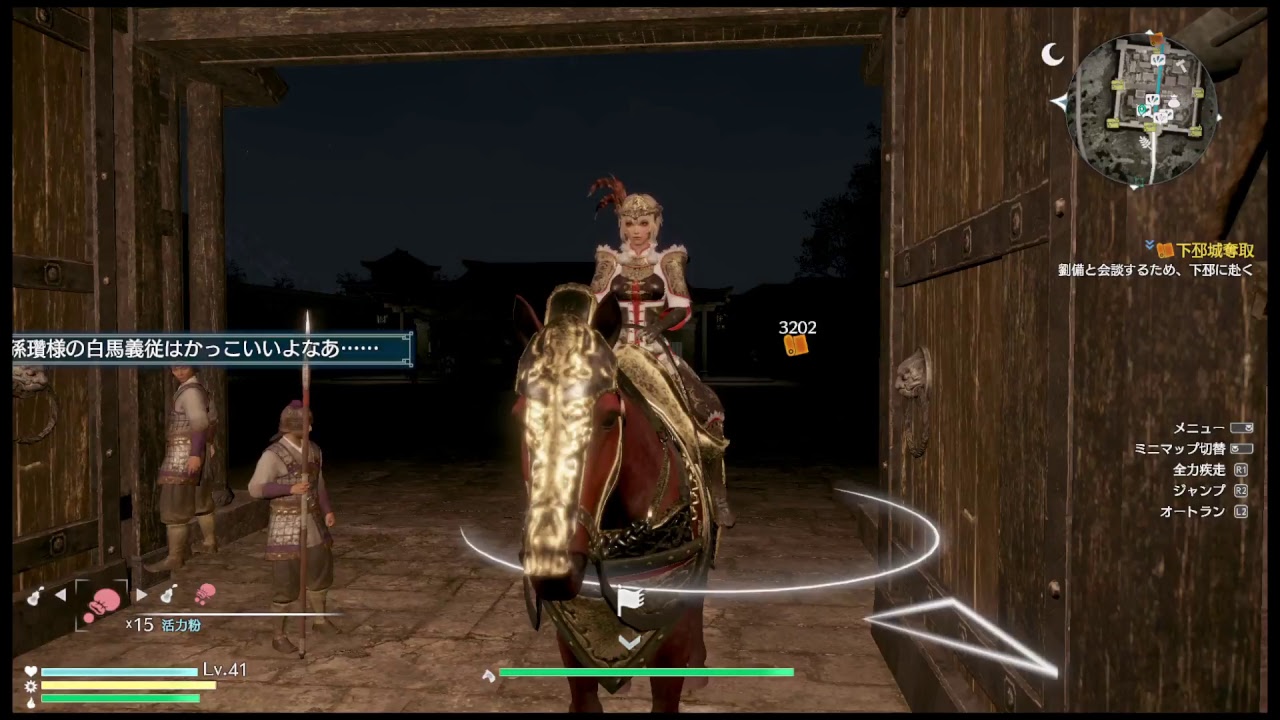This screenshot has width=1280, height=720.
Task: Click the left arrow to cycle items
Action: pos(62,594)
